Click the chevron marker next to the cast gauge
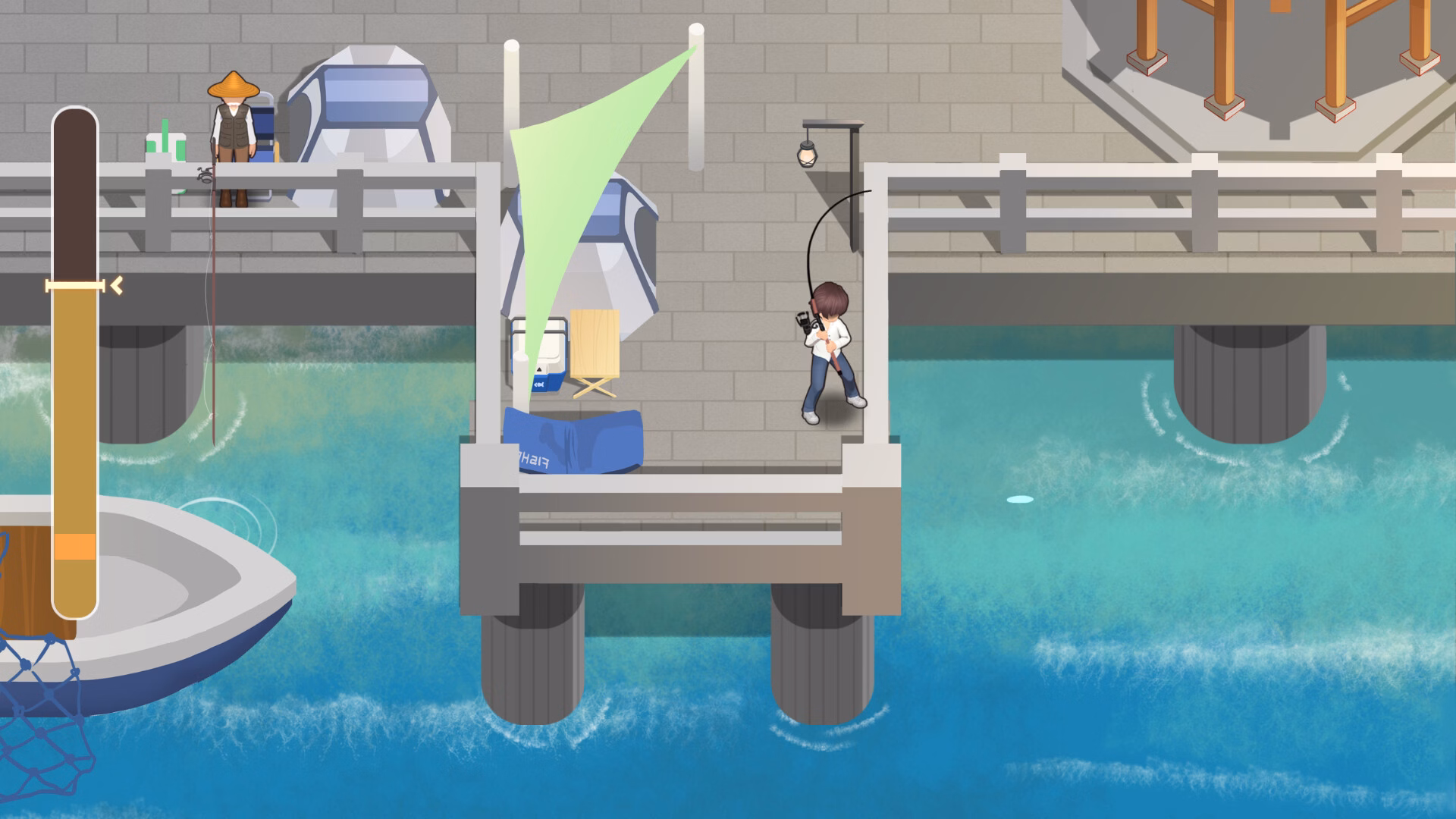This screenshot has height=819, width=1456. pyautogui.click(x=115, y=286)
